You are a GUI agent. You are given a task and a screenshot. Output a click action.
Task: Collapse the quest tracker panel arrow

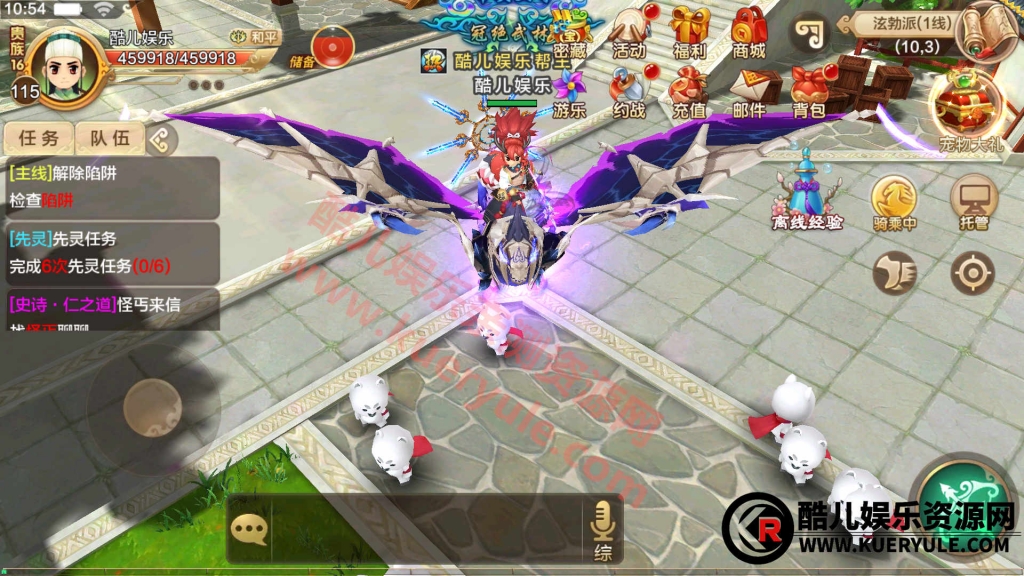pos(158,140)
